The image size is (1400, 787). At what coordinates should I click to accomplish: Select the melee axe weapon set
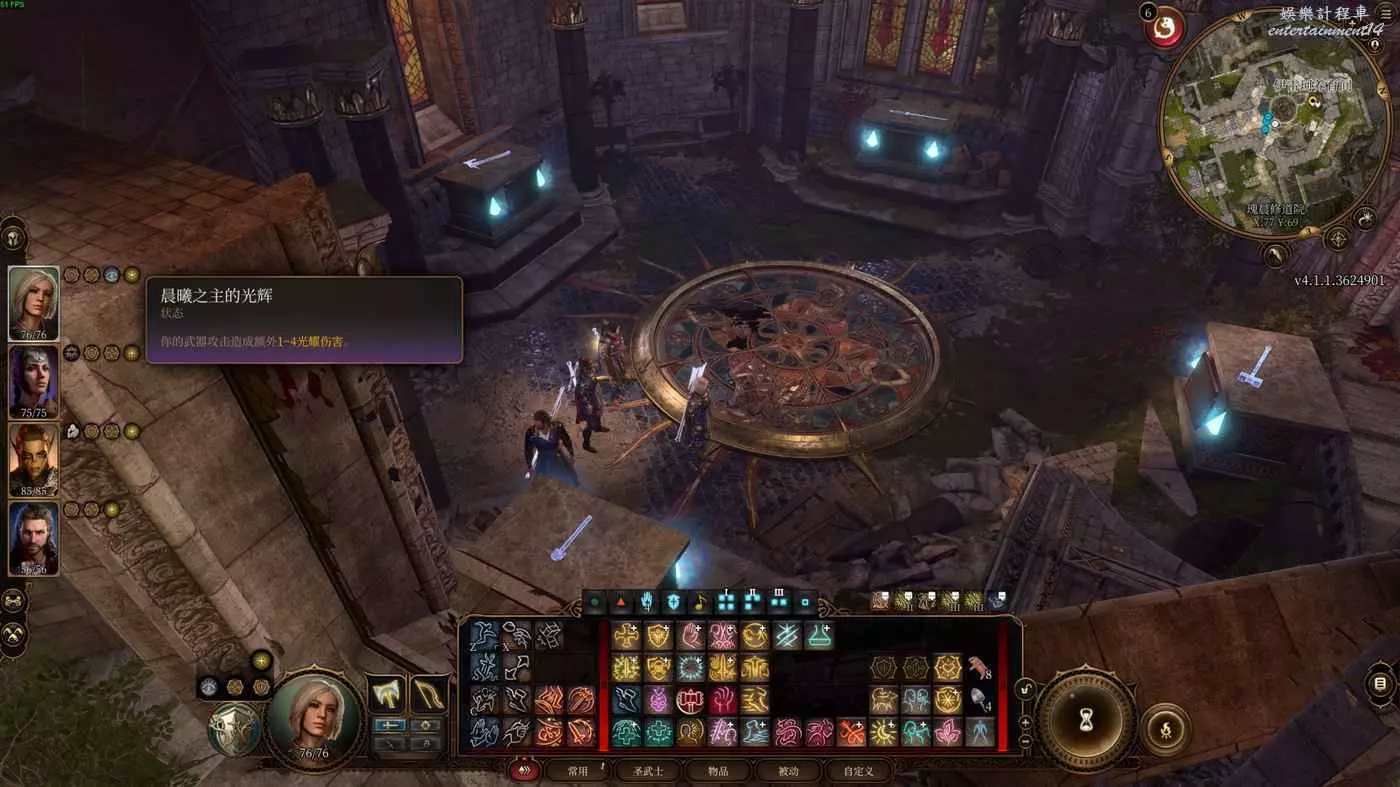pos(386,693)
